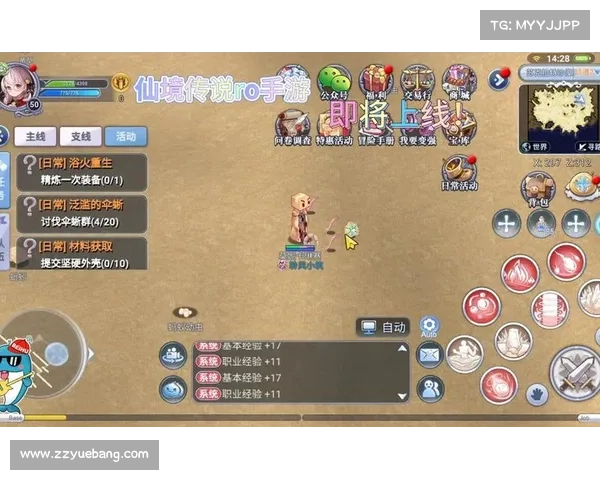Image resolution: width=600 pixels, height=480 pixels.
Task: Collapse the top menu with arrow button
Action: (x=498, y=79)
